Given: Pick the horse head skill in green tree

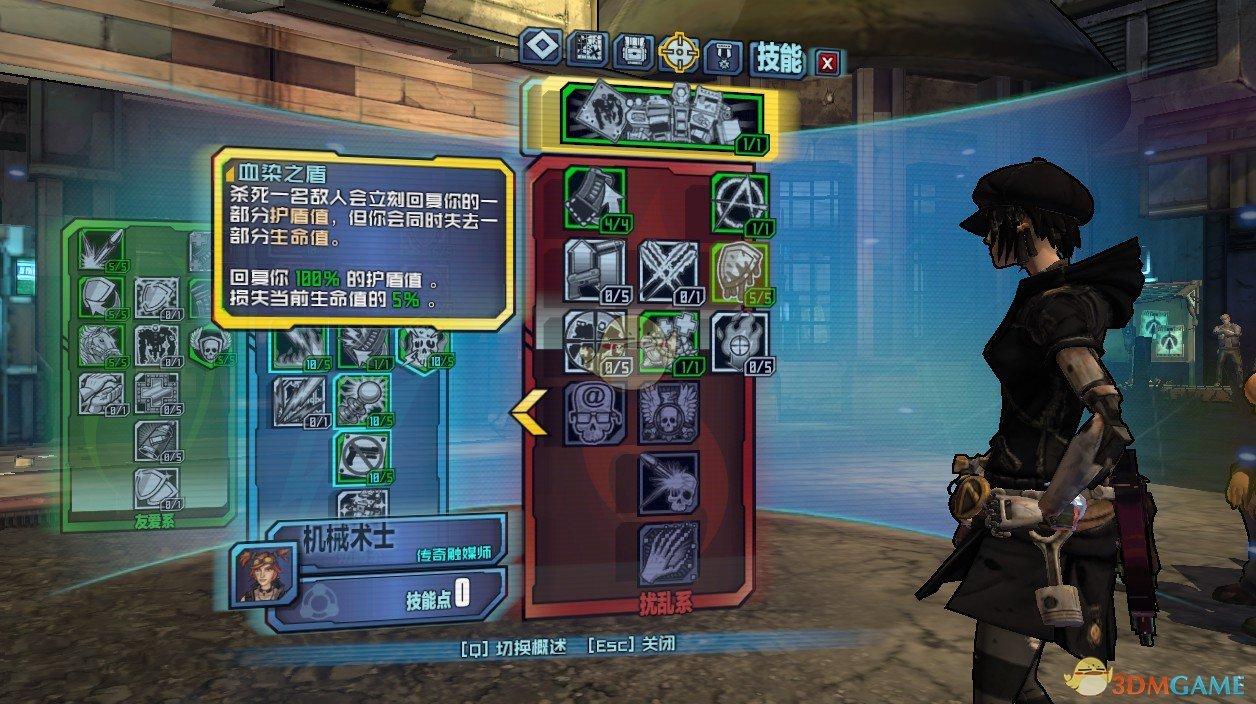Looking at the screenshot, I should pos(98,344).
